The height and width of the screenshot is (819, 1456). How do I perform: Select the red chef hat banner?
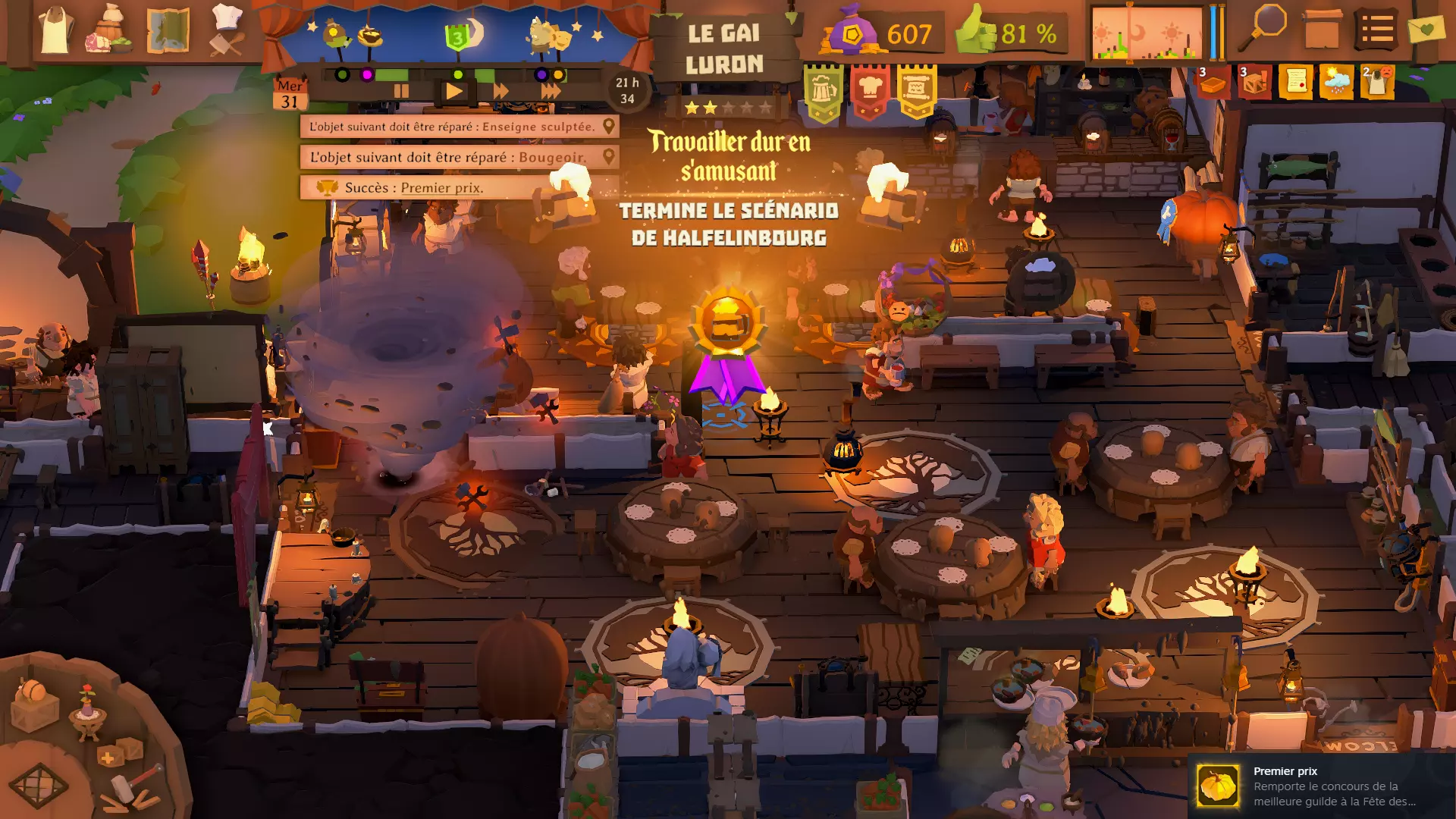click(x=870, y=92)
